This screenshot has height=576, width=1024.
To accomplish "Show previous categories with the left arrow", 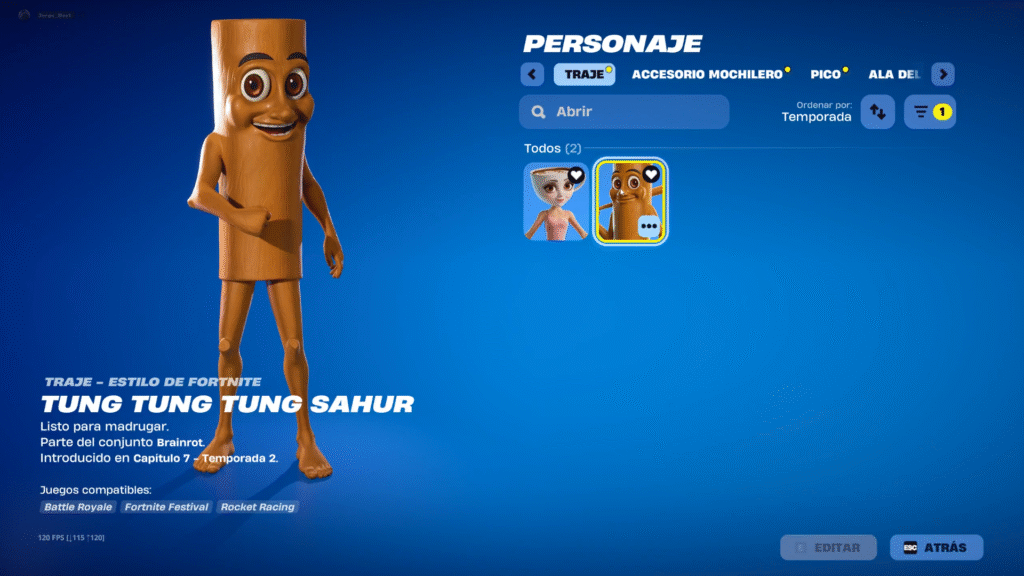I will [x=532, y=75].
